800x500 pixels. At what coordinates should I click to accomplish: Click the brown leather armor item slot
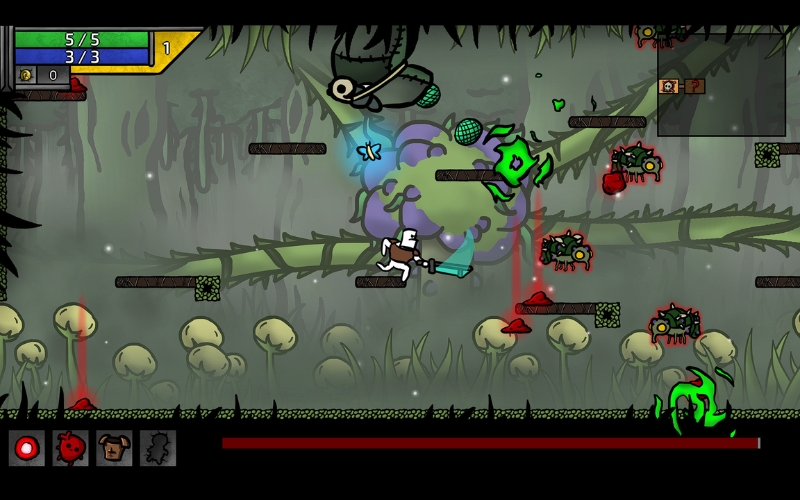click(x=114, y=448)
